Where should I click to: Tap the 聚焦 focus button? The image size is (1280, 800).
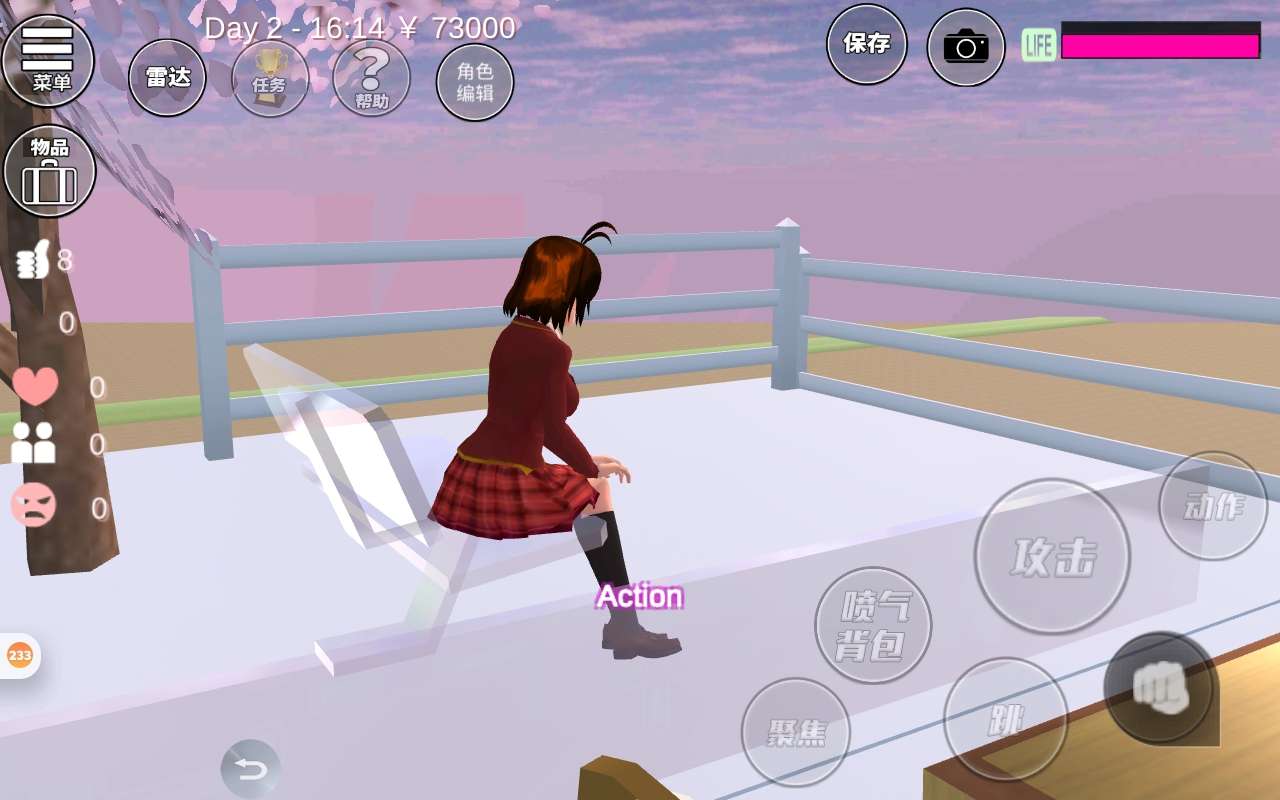coord(796,732)
